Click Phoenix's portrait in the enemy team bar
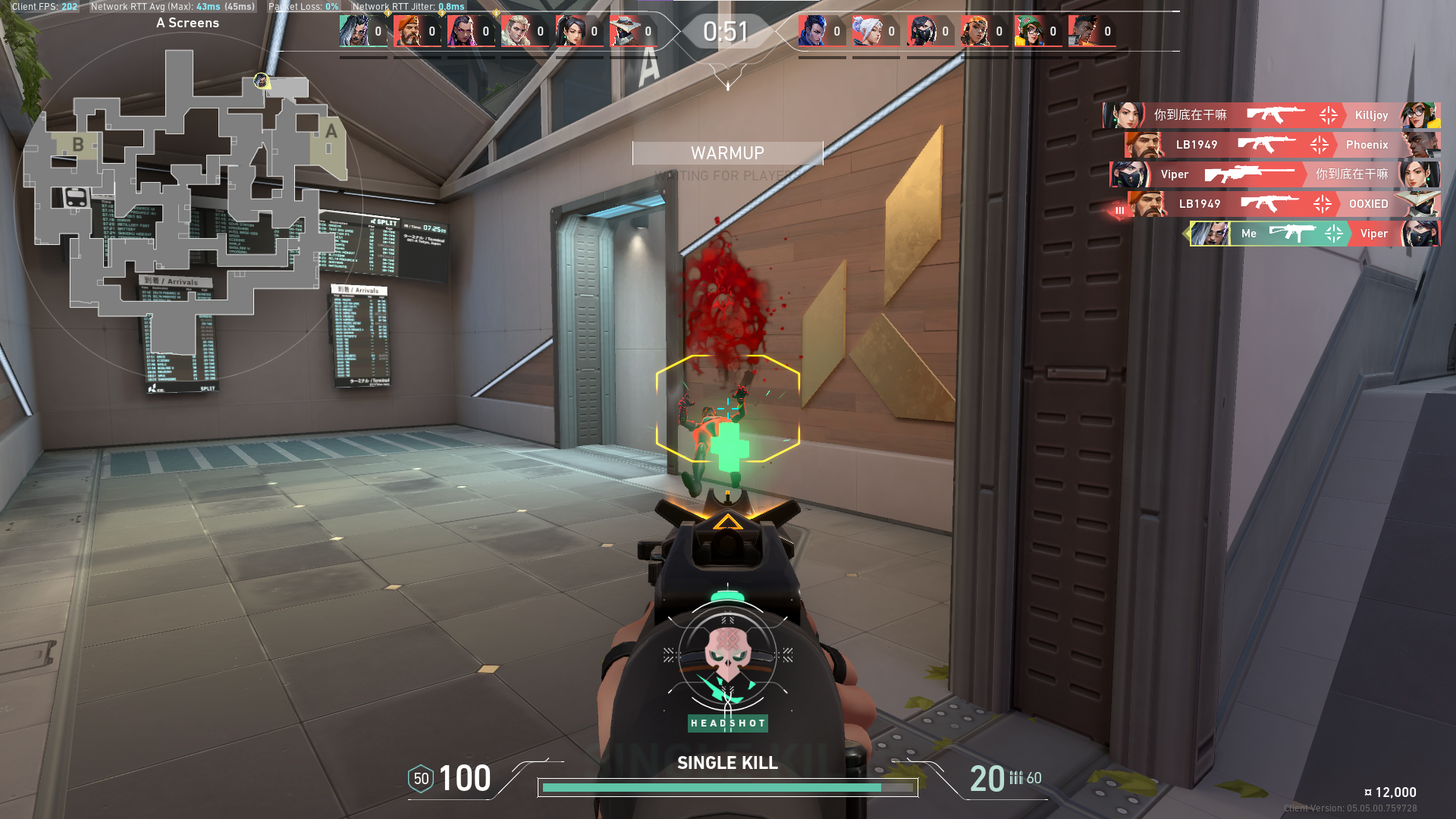The image size is (1456, 819). point(1084,32)
